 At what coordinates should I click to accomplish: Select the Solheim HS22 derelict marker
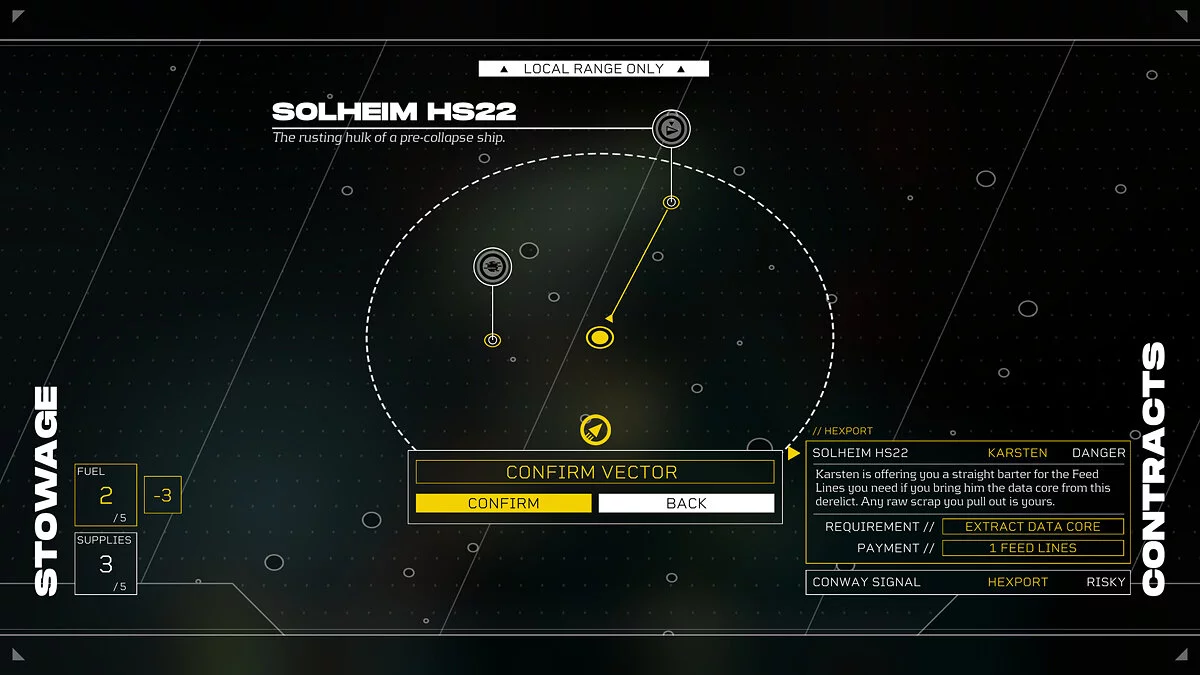(672, 128)
